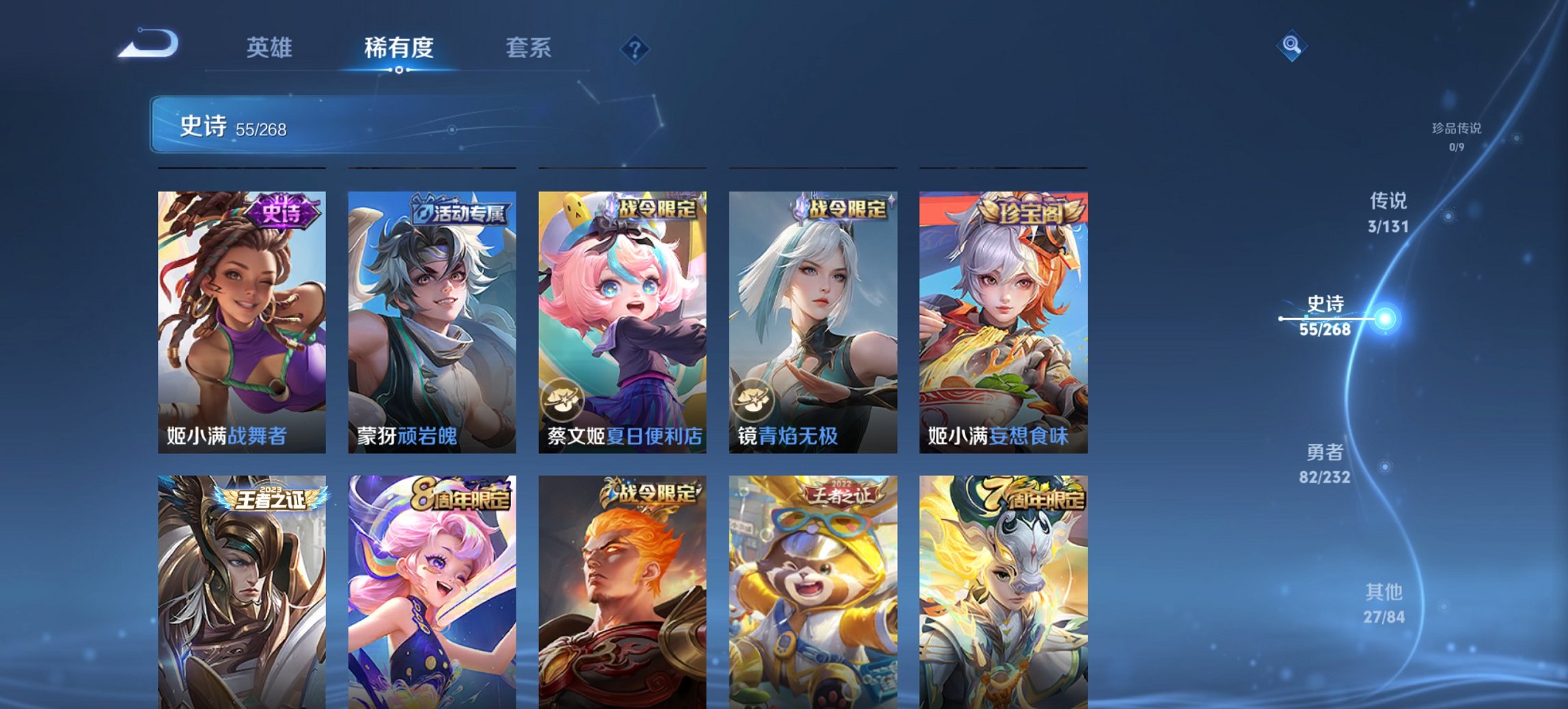
Task: Switch to the 套系 tab
Action: click(x=529, y=48)
